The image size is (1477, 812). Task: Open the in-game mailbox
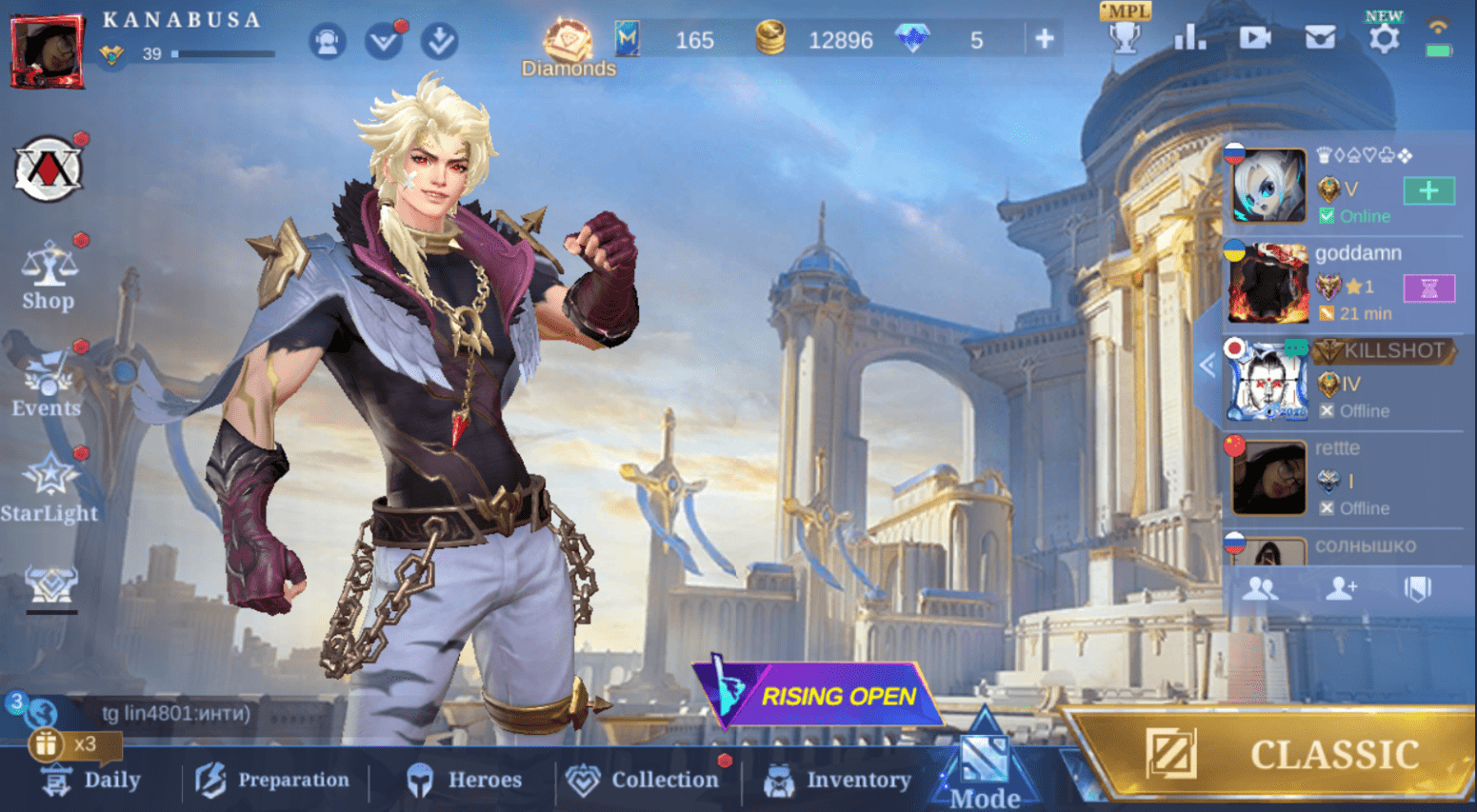[1320, 38]
